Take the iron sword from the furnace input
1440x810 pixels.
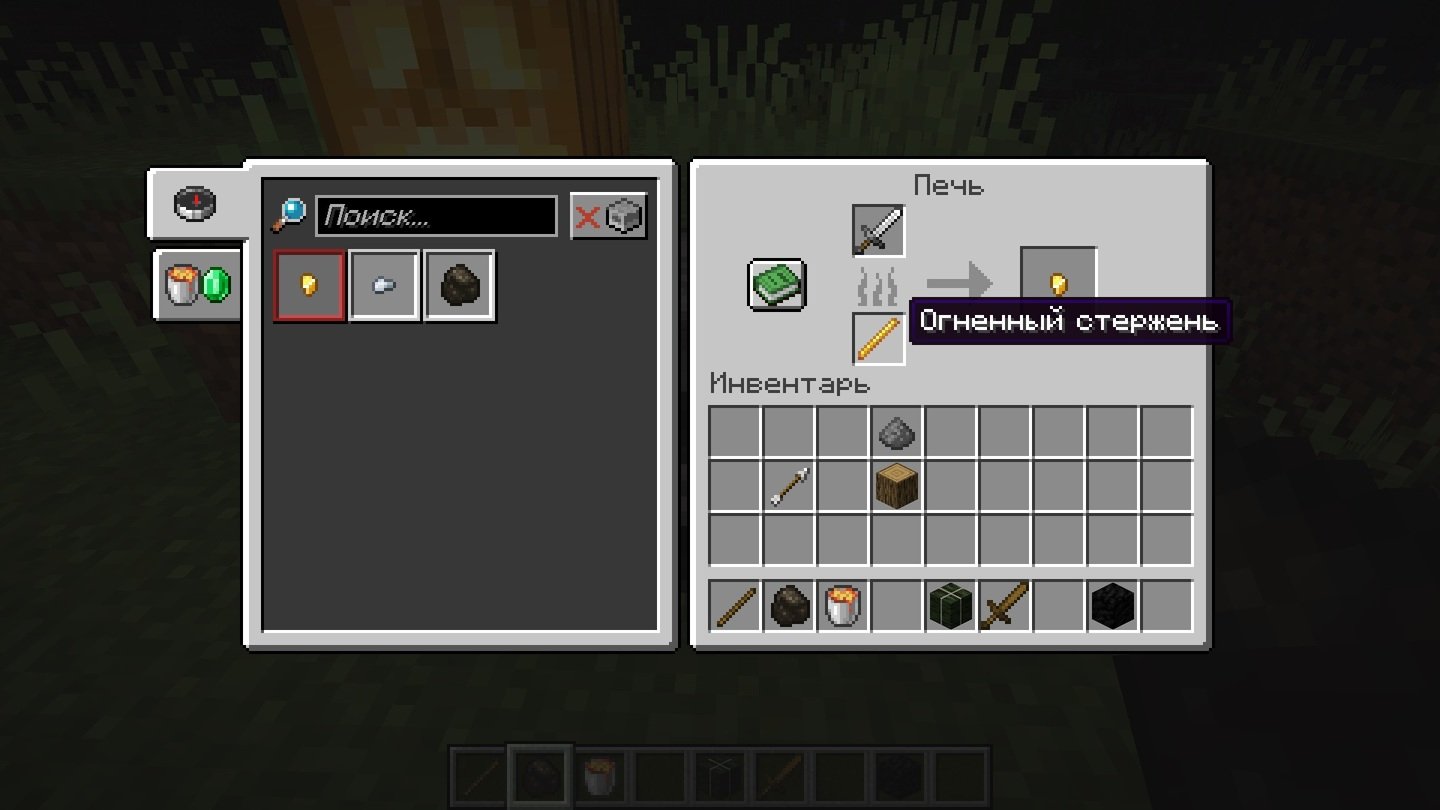[878, 231]
